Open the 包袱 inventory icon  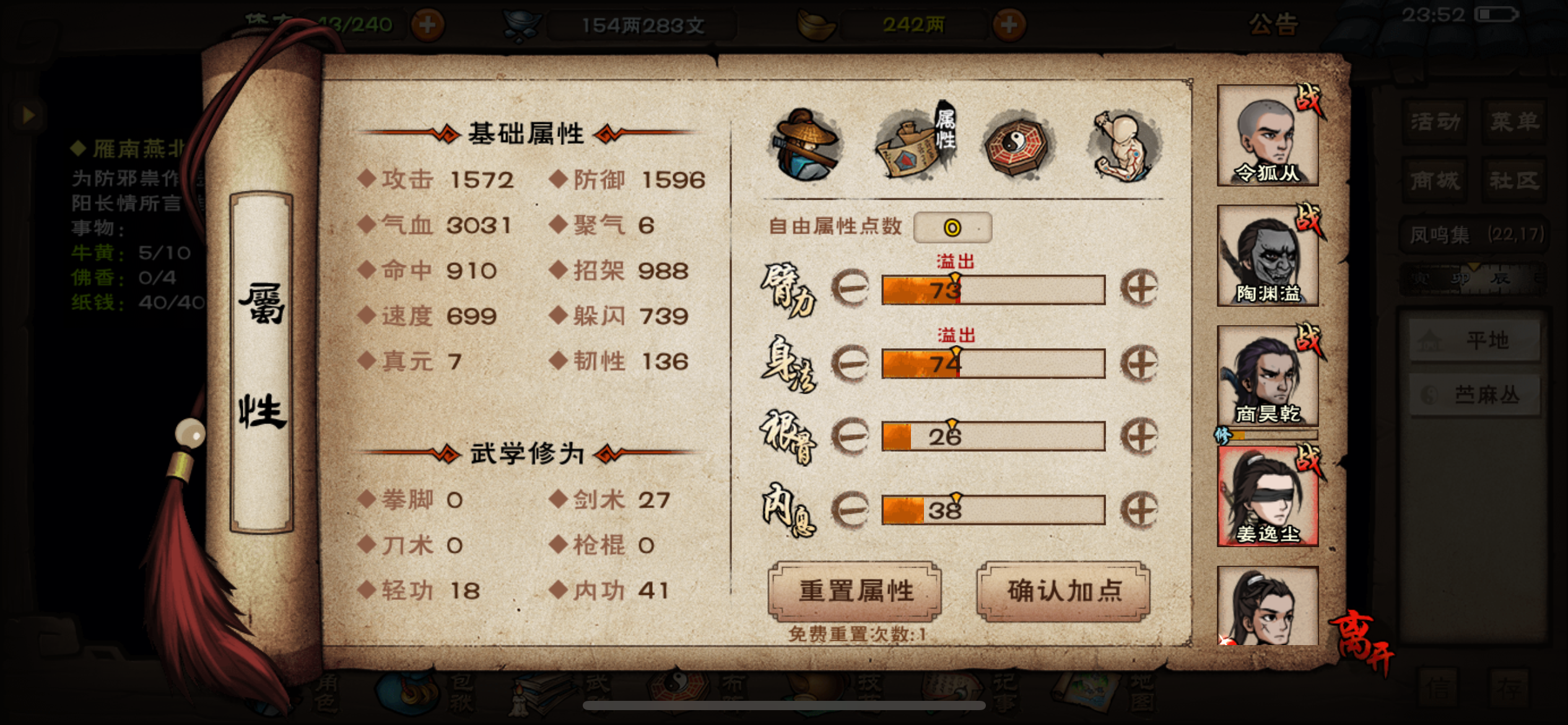pyautogui.click(x=409, y=691)
